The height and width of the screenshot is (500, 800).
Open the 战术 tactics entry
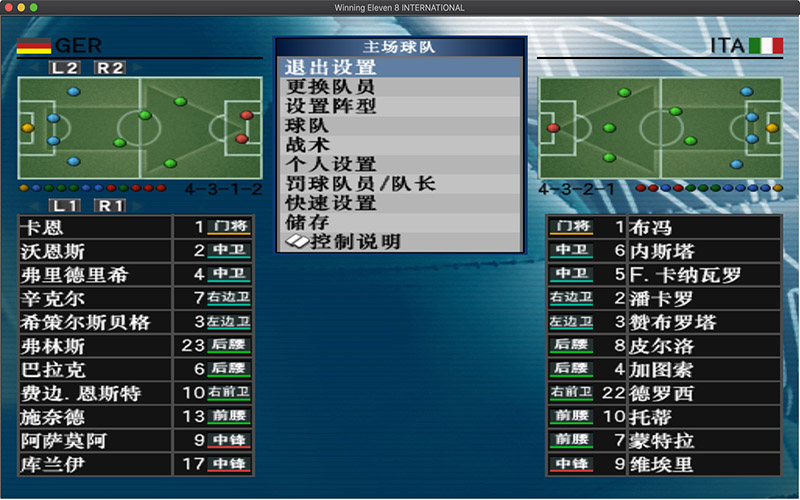click(x=400, y=145)
